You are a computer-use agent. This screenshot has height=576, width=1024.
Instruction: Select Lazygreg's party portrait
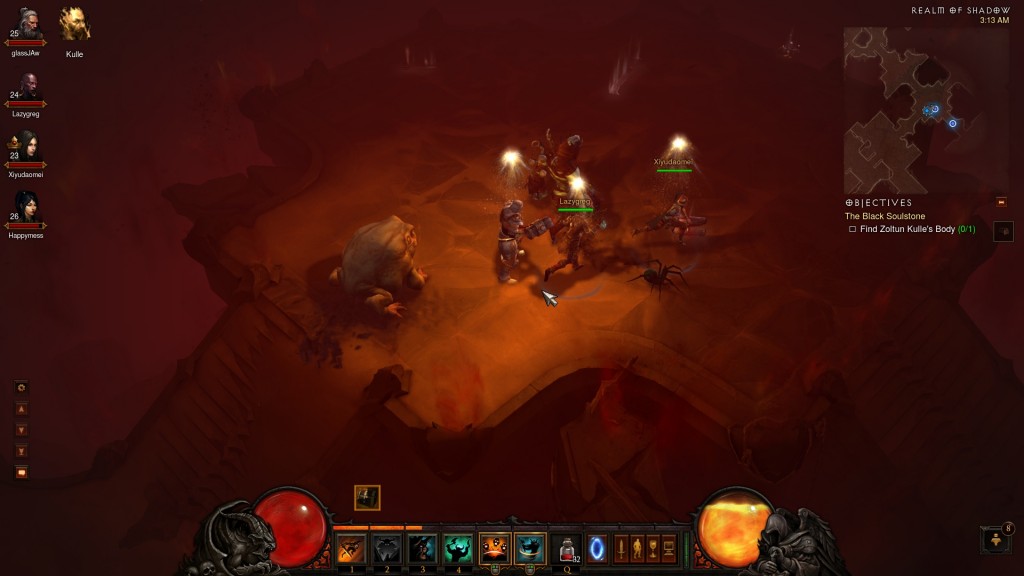(x=28, y=89)
